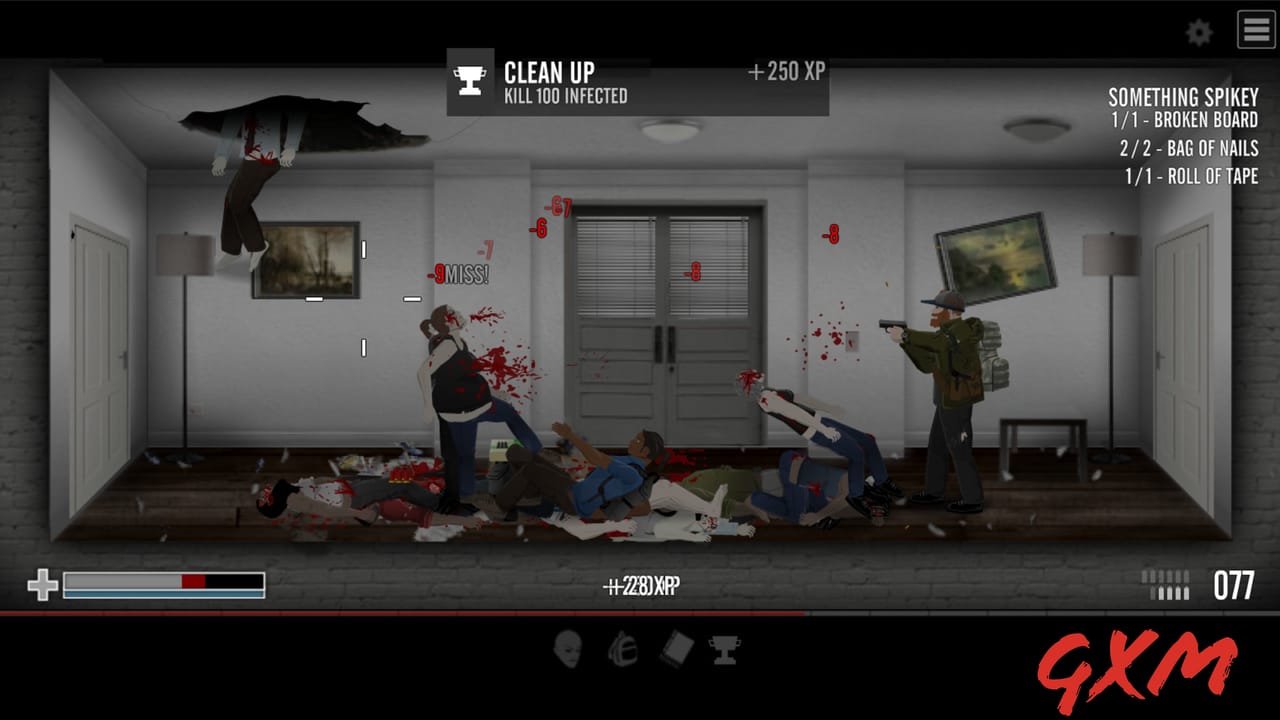The image size is (1280, 720).
Task: Open the achievements trophy icon
Action: [x=724, y=649]
